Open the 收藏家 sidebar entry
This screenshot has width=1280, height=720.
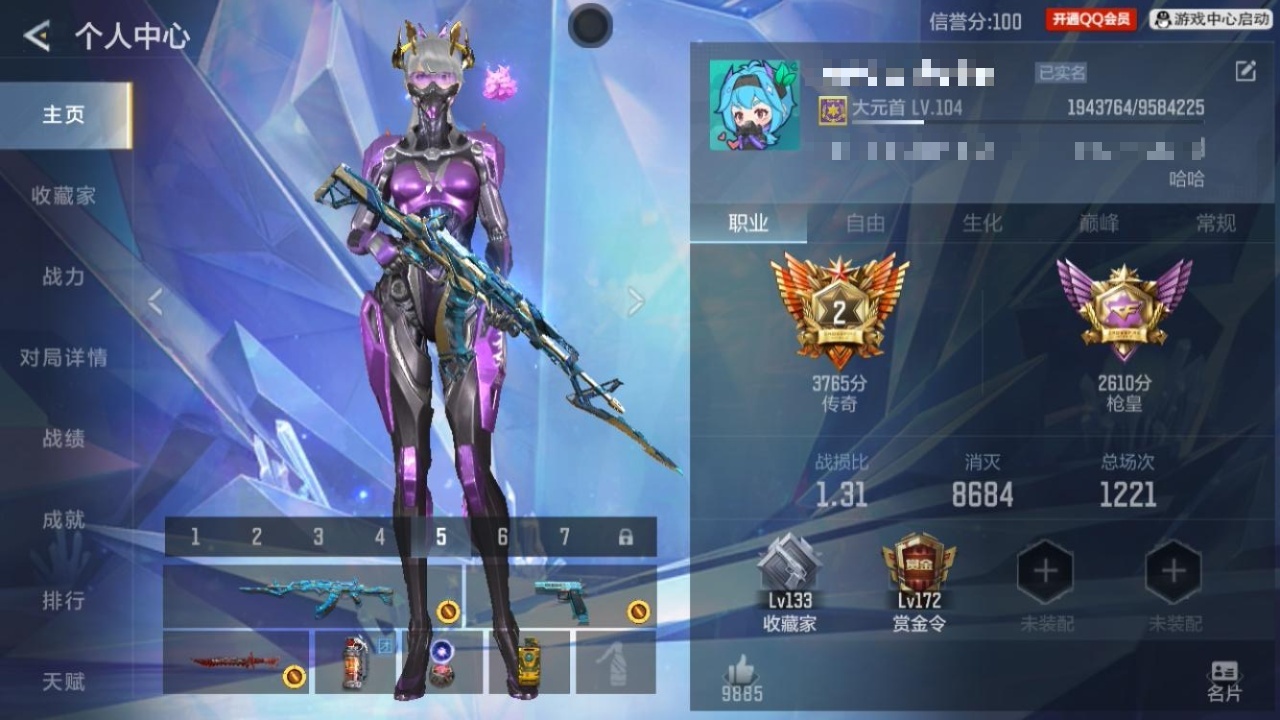[64, 196]
